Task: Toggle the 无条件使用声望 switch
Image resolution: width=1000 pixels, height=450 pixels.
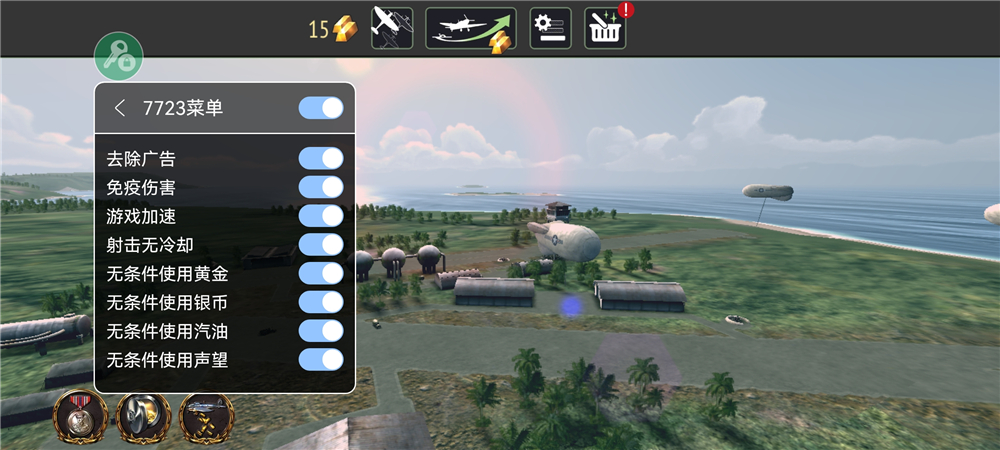Action: 321,360
